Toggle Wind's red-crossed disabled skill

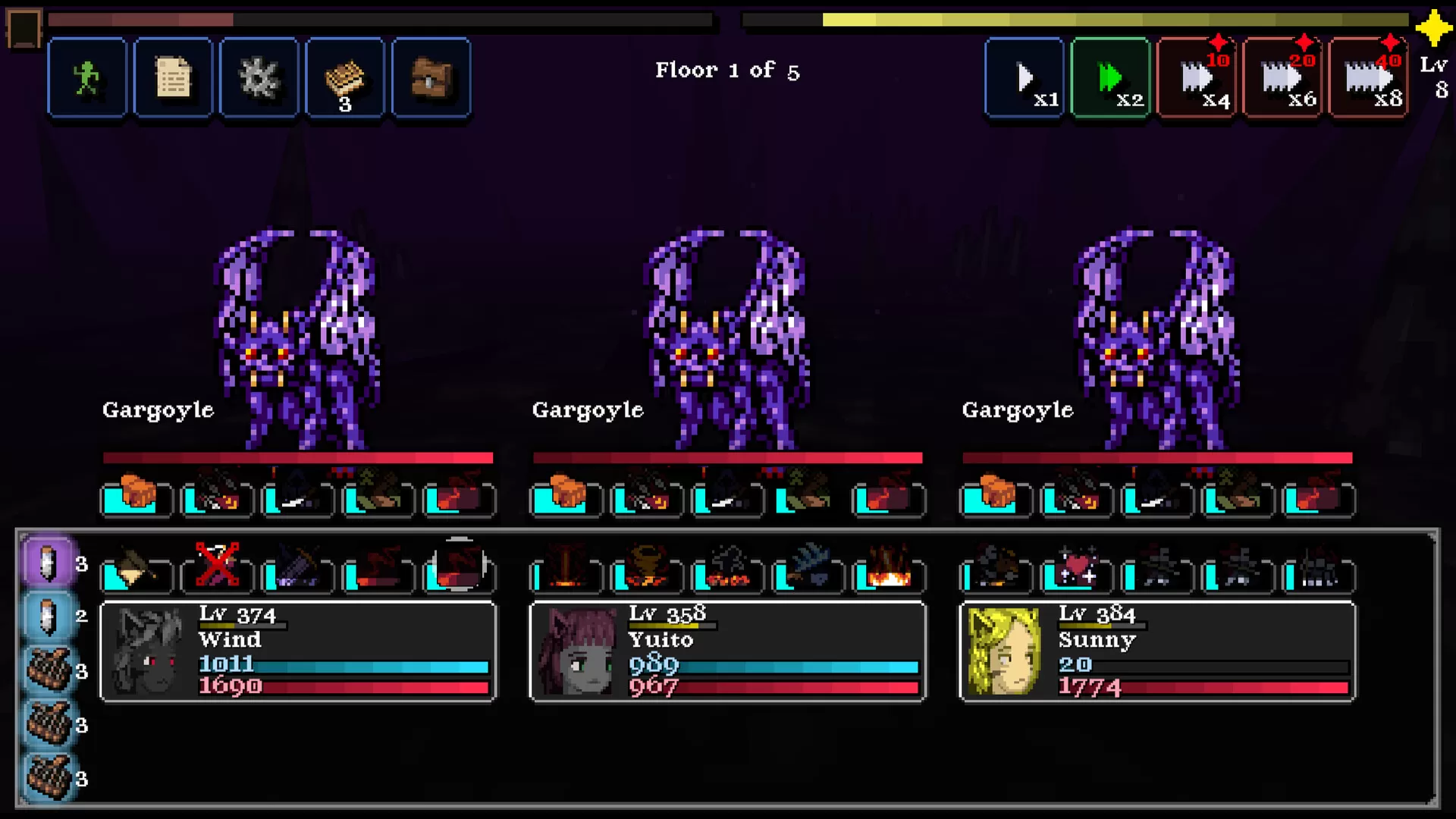point(218,565)
